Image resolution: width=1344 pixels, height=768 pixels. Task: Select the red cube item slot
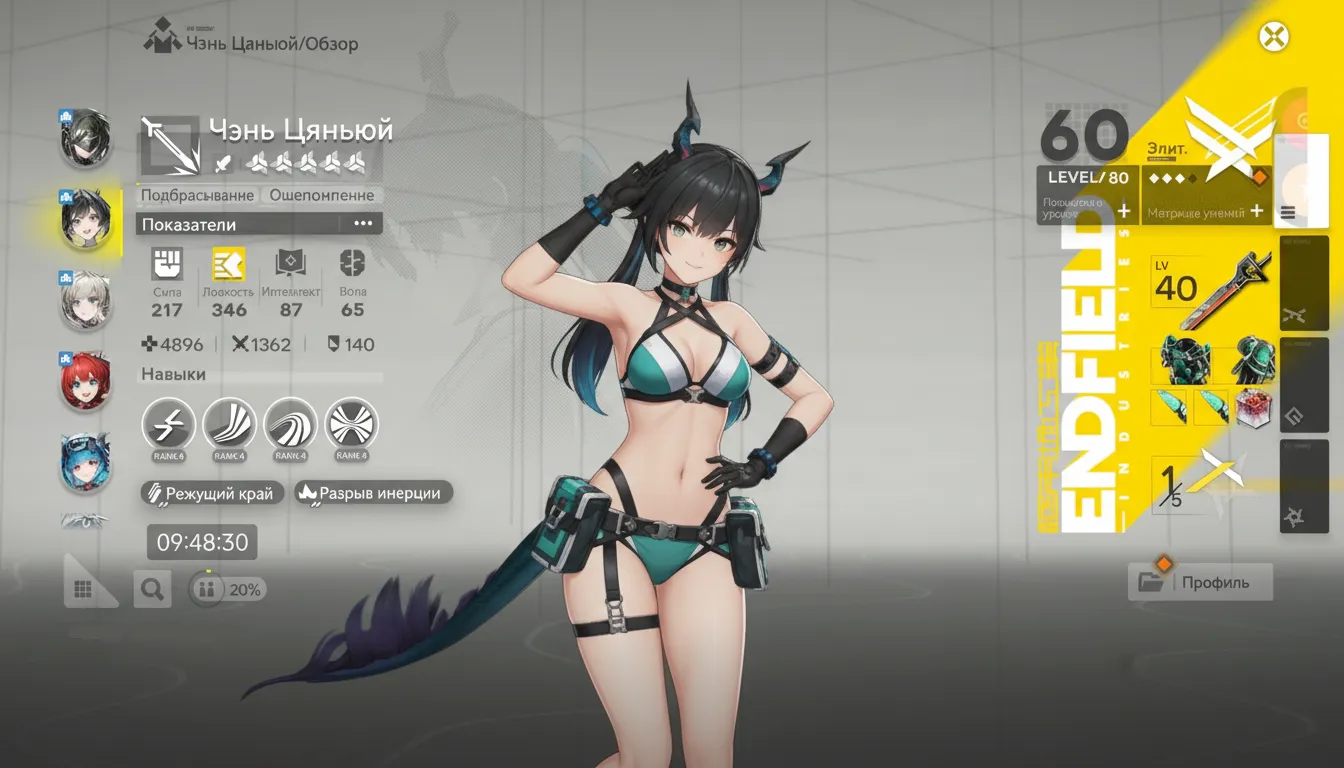(x=1252, y=408)
